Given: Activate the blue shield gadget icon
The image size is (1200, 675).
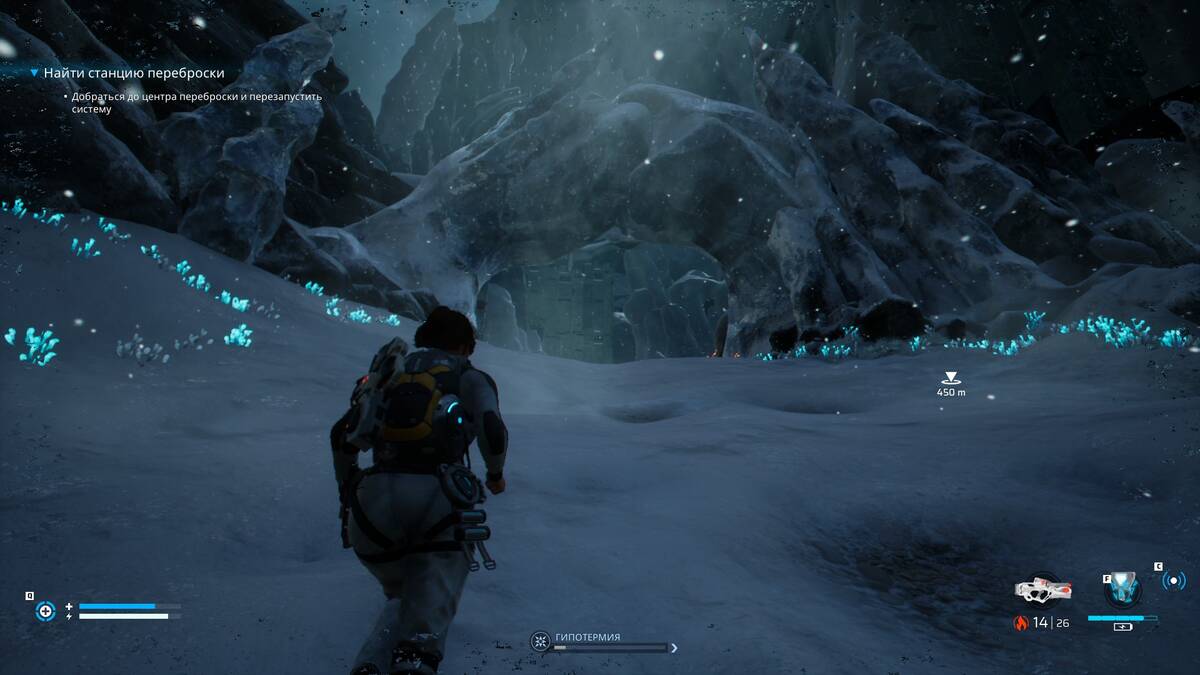Looking at the screenshot, I should click(x=1126, y=590).
